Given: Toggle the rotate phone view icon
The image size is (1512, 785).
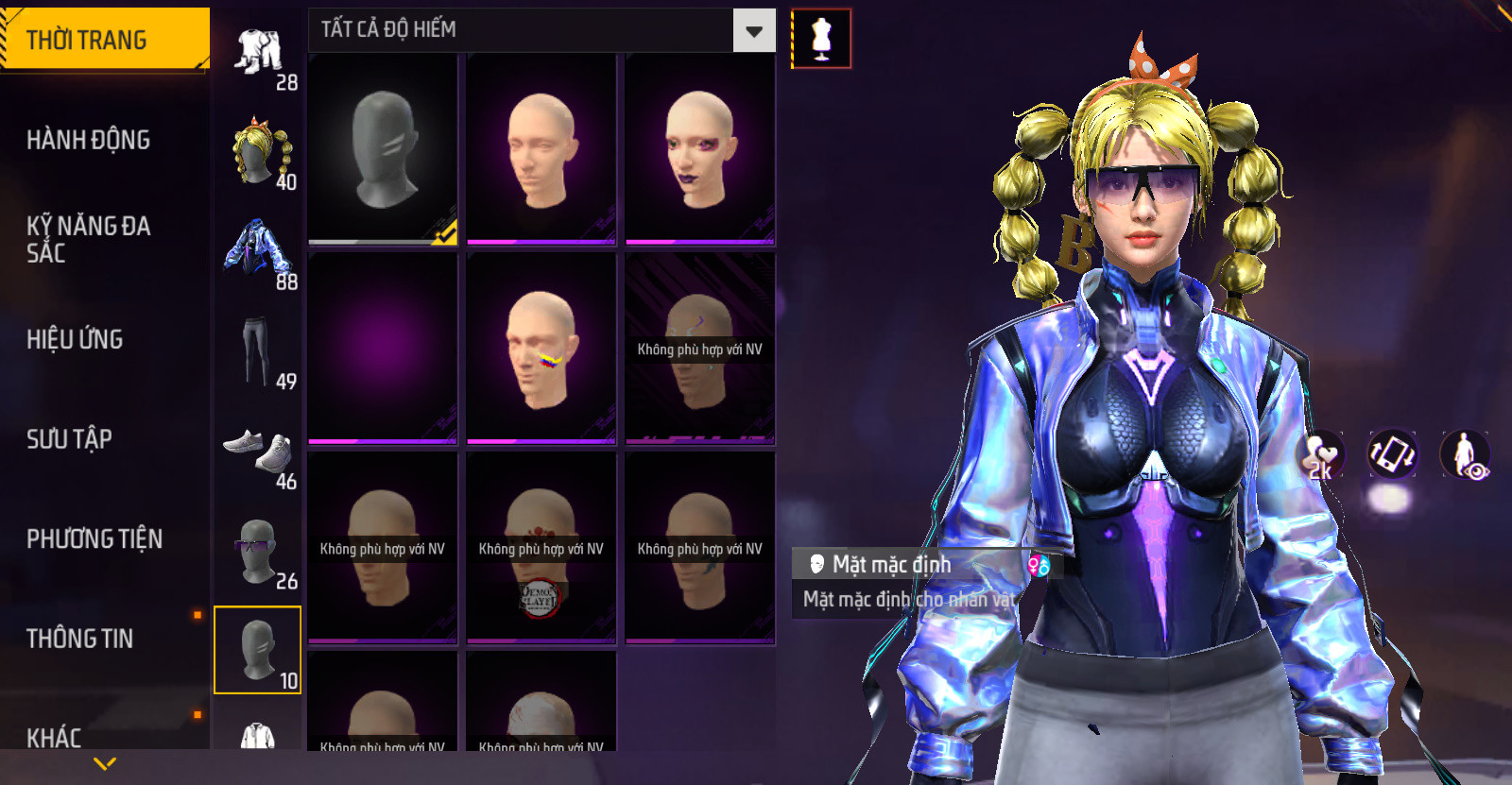Looking at the screenshot, I should (1392, 454).
